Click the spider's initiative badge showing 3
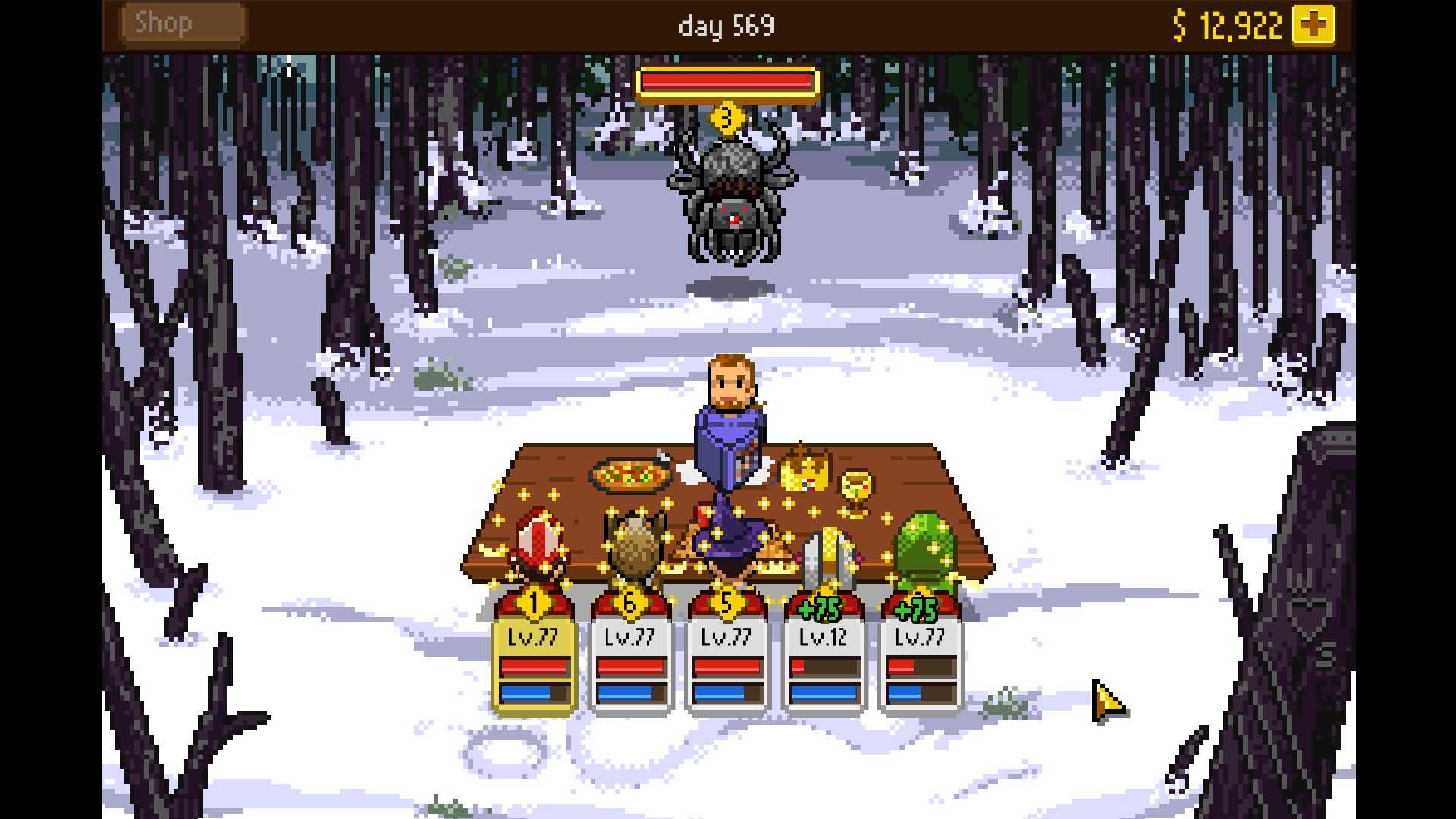Viewport: 1456px width, 819px height. 728,118
